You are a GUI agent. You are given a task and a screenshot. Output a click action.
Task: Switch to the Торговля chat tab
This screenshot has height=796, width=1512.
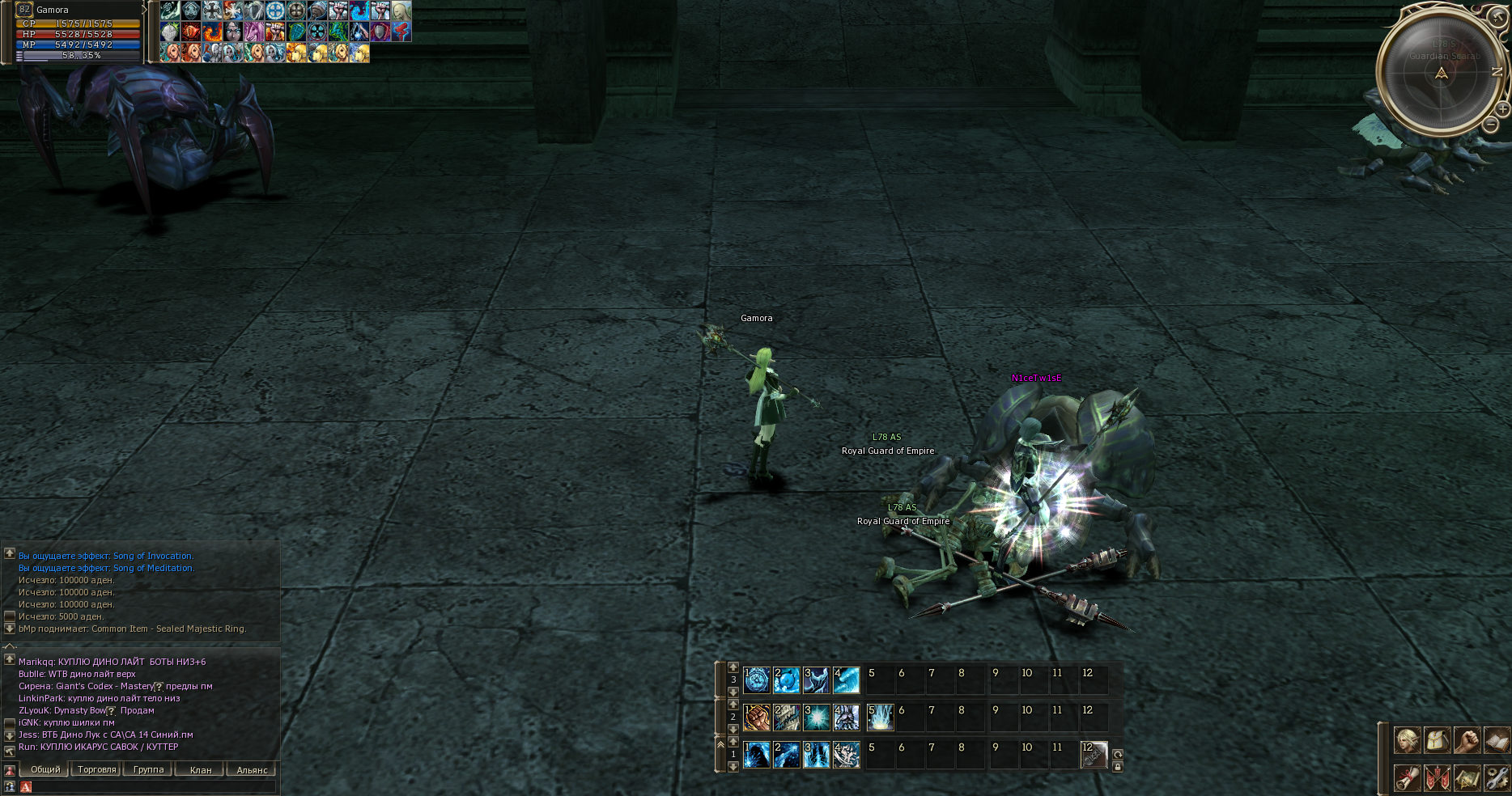click(96, 769)
